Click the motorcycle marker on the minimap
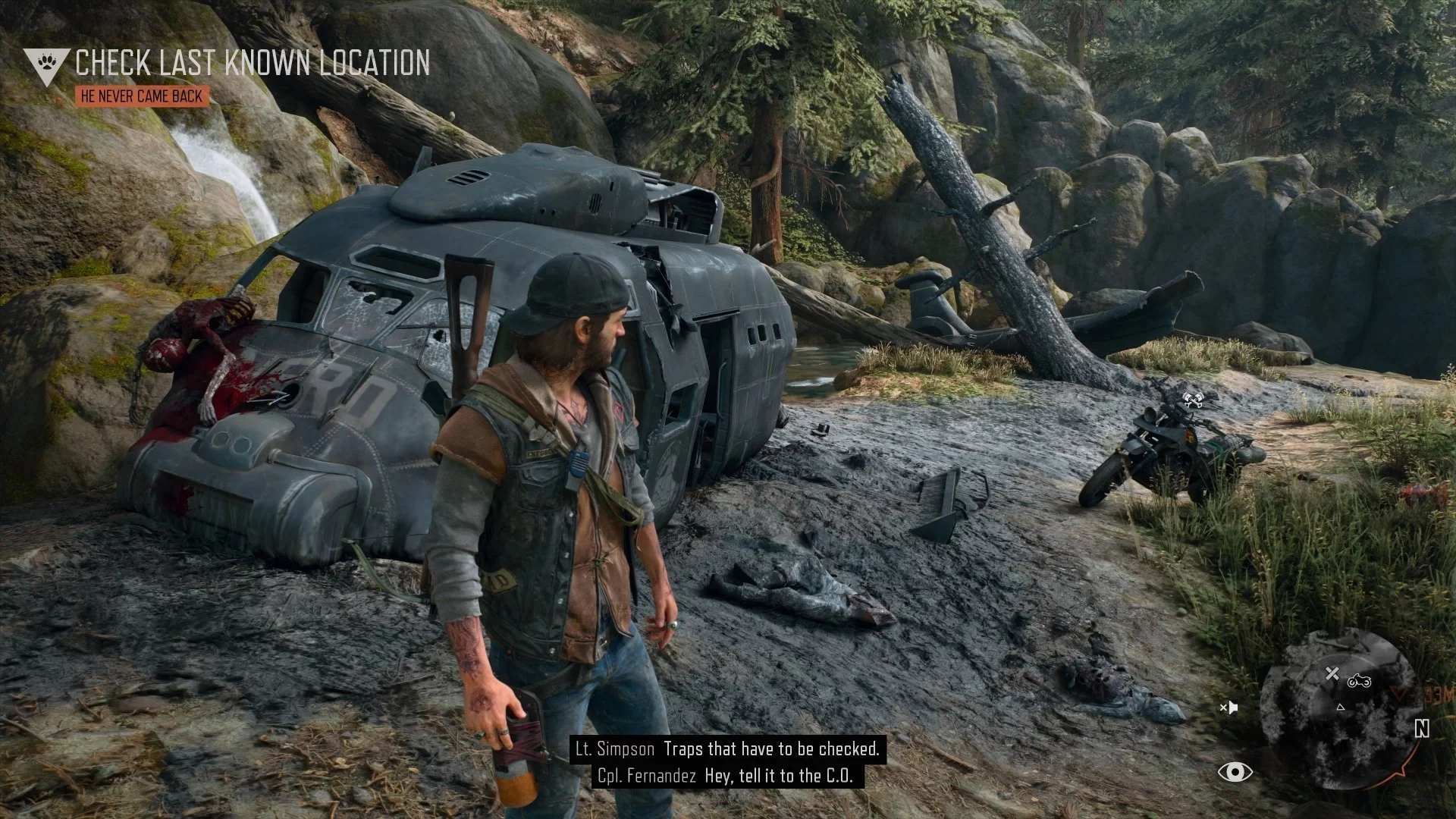The height and width of the screenshot is (819, 1456). click(x=1359, y=681)
